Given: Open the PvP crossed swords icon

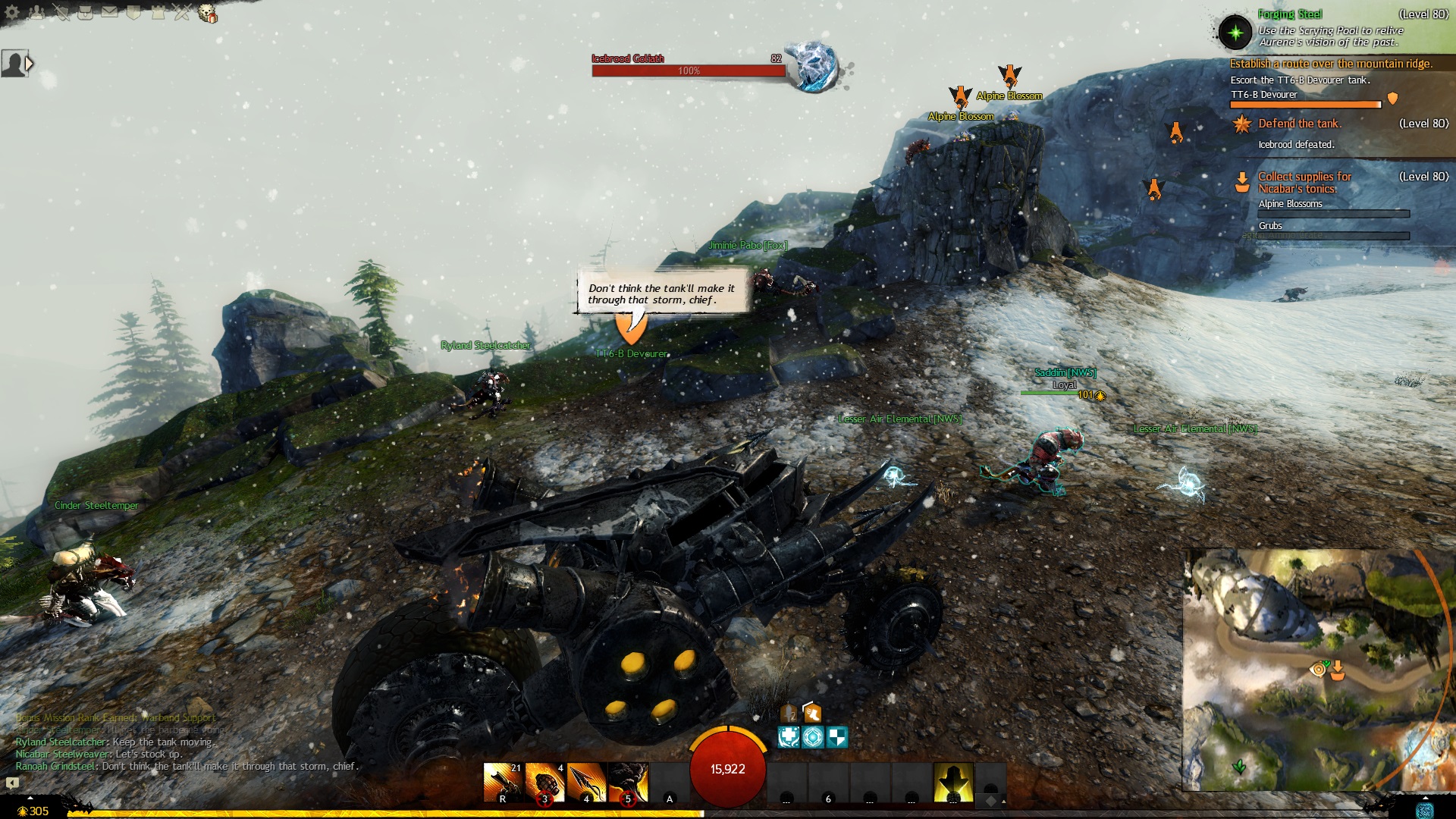Looking at the screenshot, I should [182, 13].
